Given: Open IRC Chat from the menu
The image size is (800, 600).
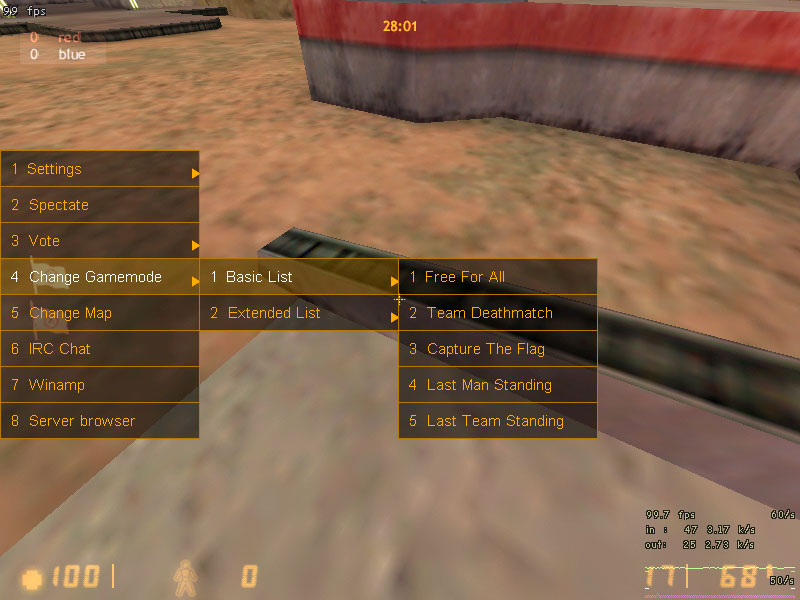Looking at the screenshot, I should [x=99, y=349].
